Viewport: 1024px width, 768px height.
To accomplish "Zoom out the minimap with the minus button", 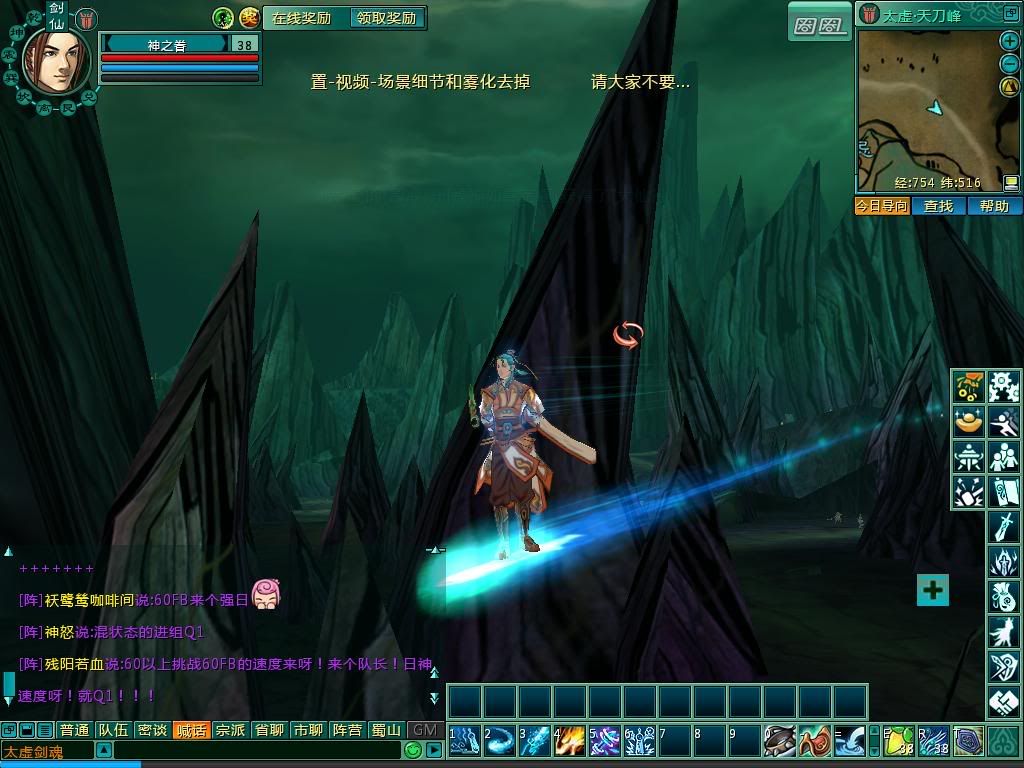I will tap(1009, 64).
